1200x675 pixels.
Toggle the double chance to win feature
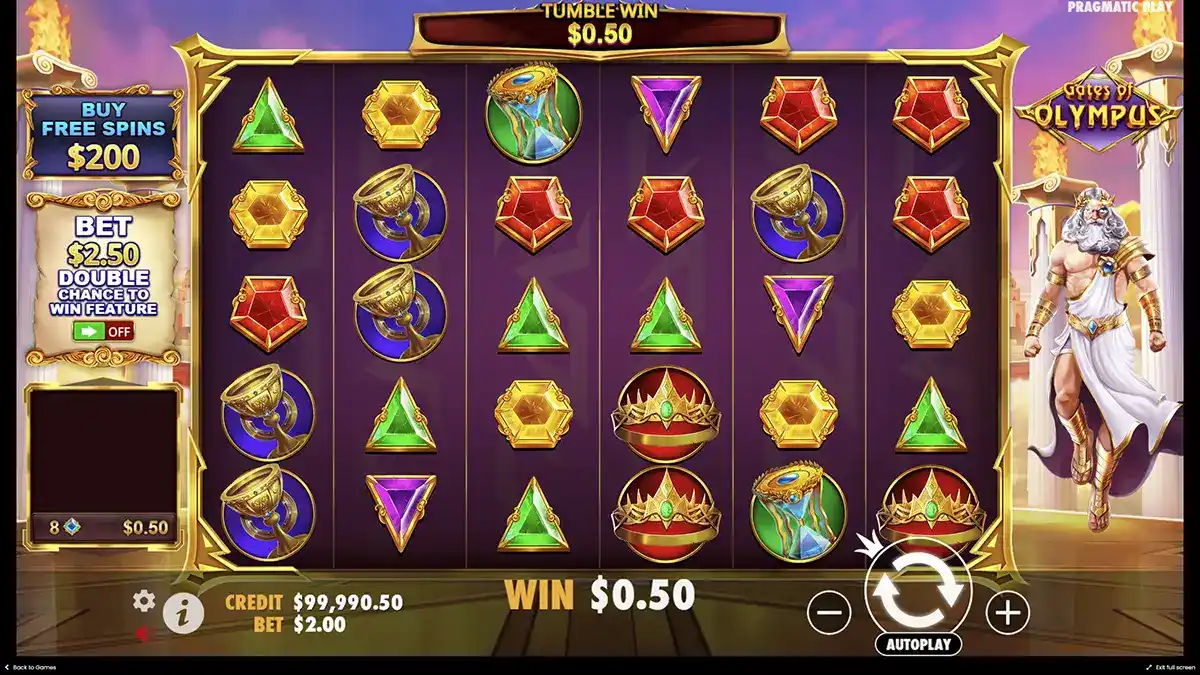(103, 332)
